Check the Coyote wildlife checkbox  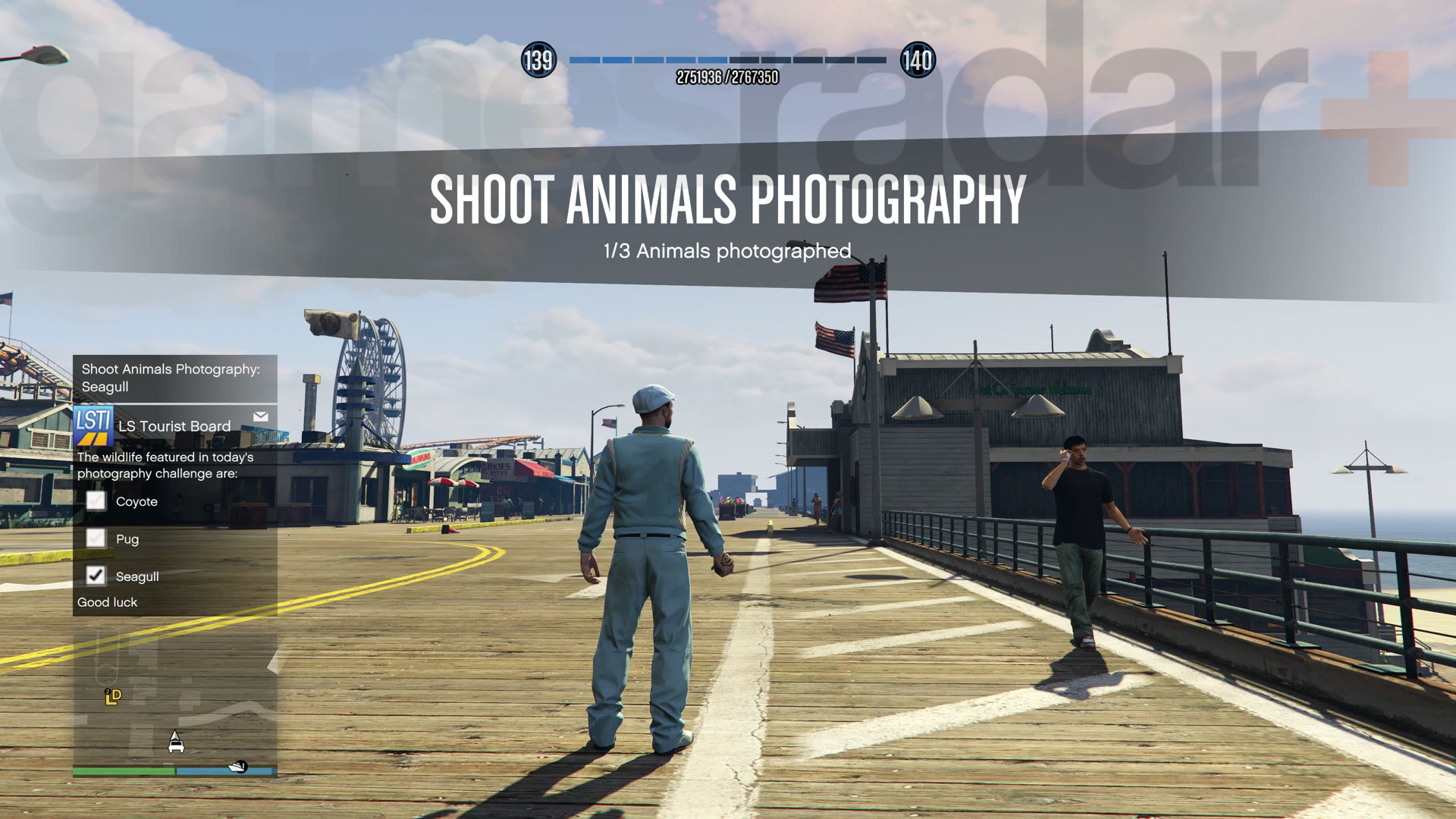pos(96,501)
